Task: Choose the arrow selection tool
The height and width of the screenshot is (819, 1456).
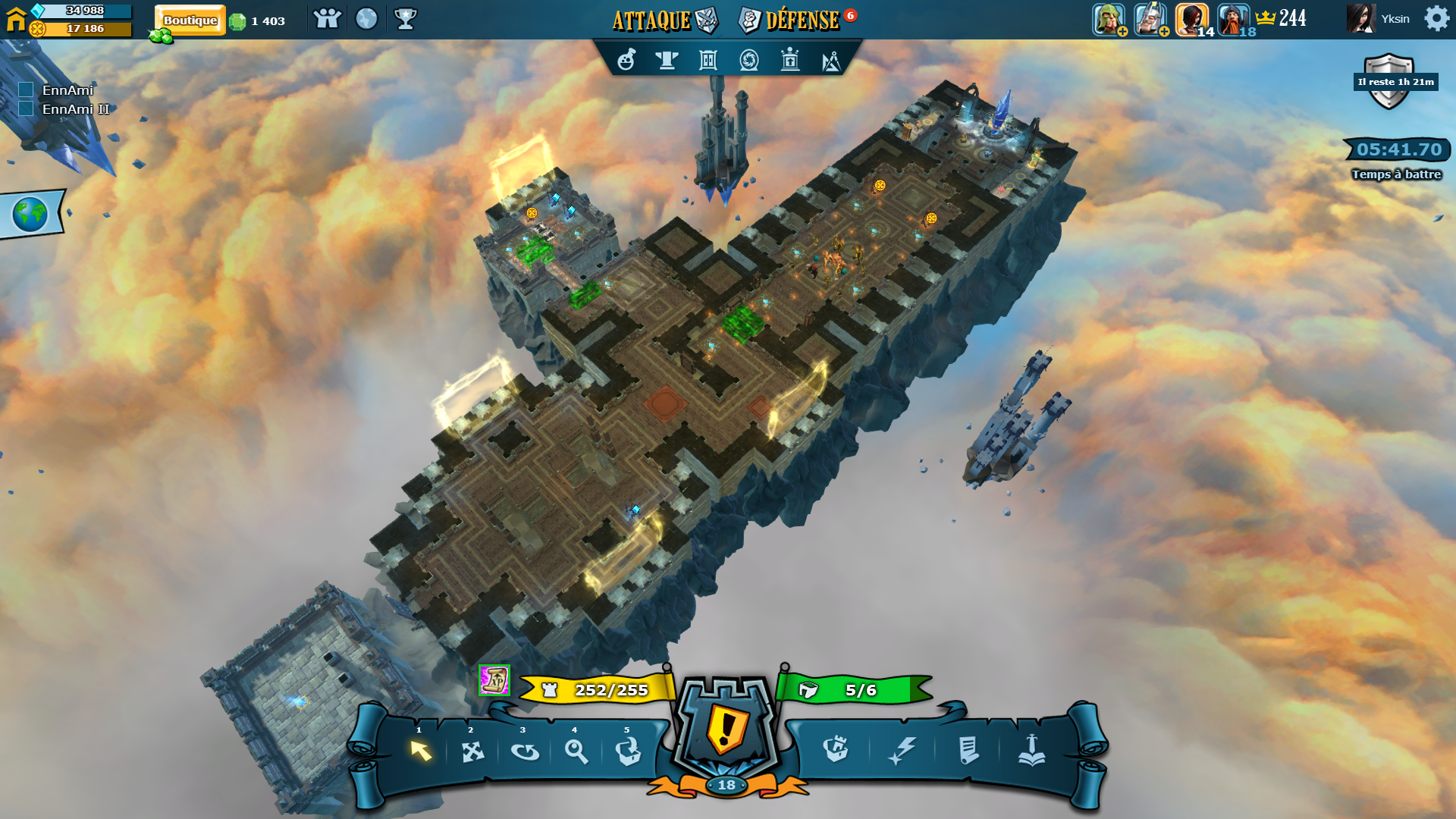Action: click(420, 751)
